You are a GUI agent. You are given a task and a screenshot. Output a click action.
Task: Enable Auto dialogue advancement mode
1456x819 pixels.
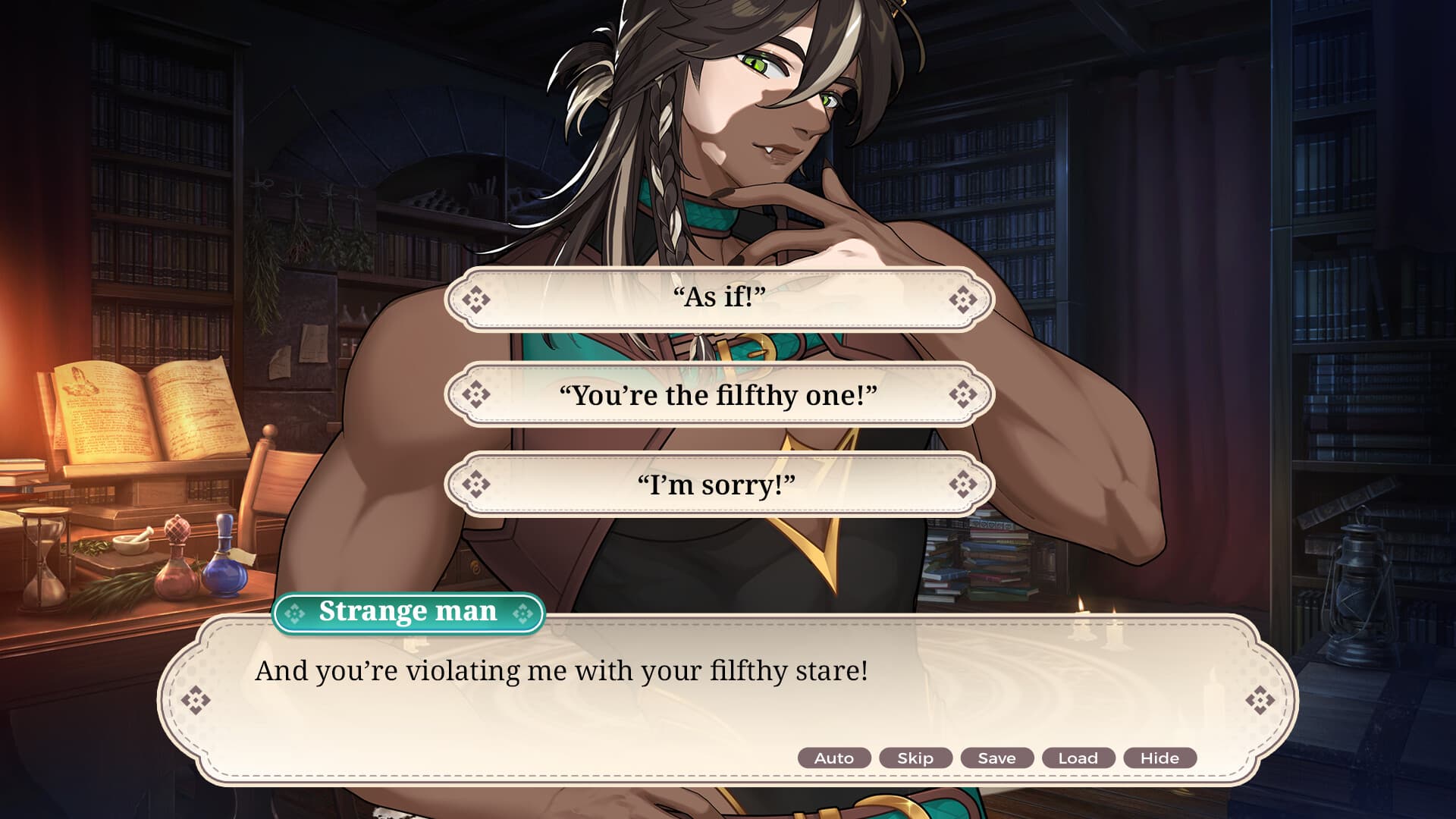833,758
